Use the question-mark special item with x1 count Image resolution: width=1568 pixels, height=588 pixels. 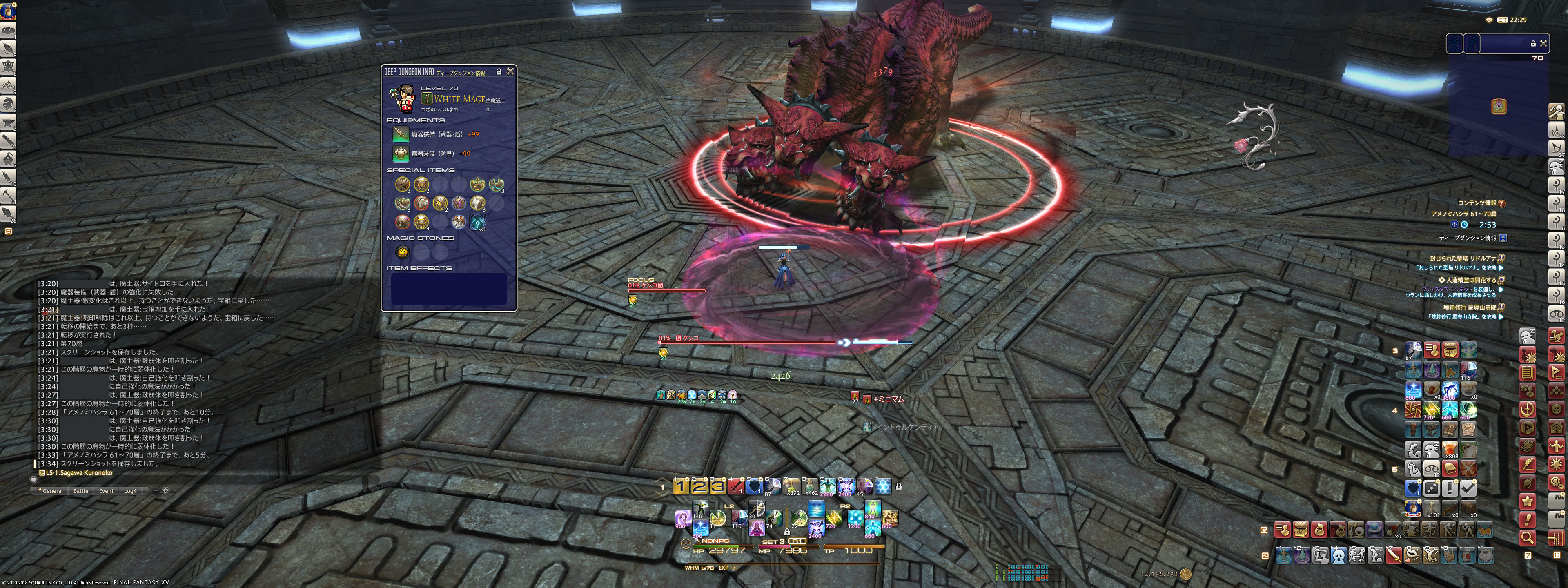pos(478,222)
